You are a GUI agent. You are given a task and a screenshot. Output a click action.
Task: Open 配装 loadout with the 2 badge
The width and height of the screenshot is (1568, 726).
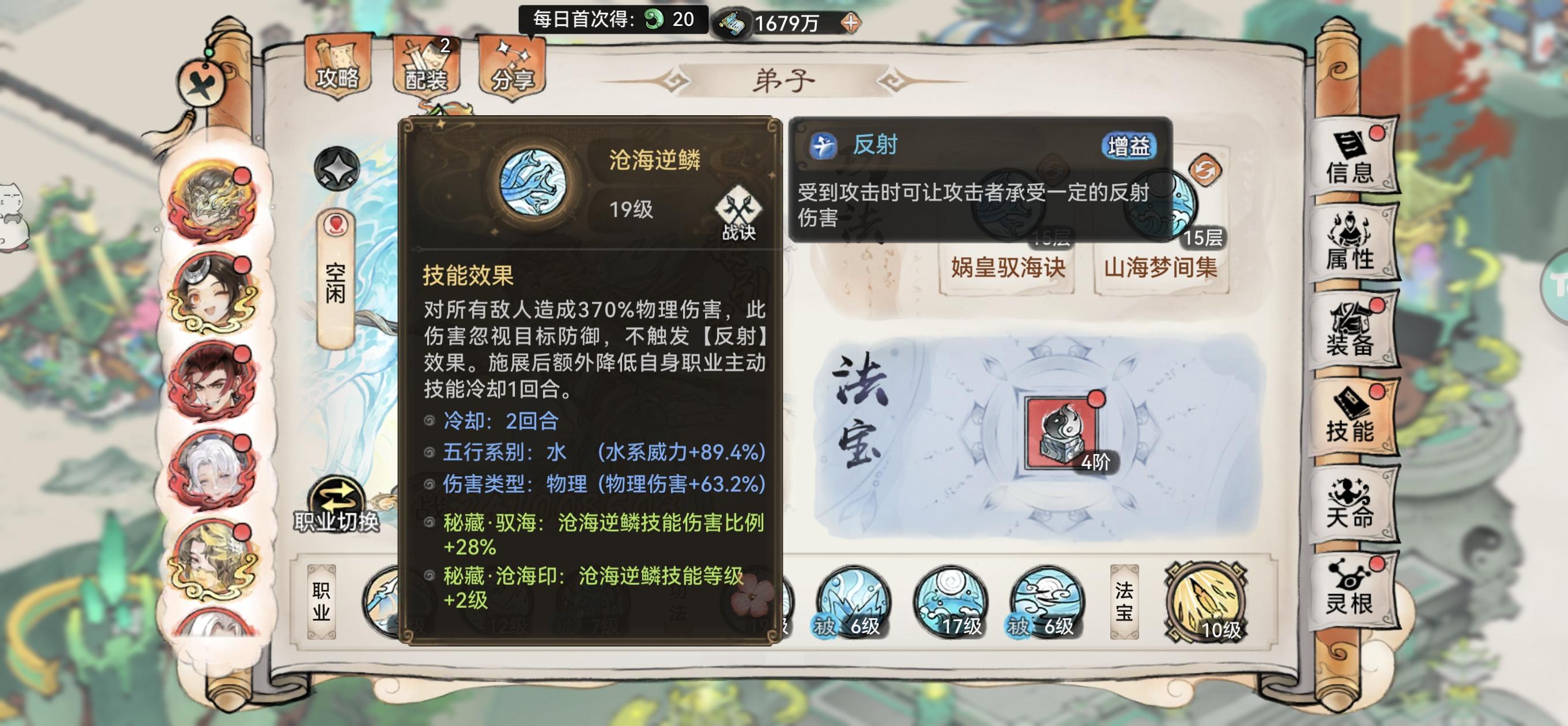426,64
